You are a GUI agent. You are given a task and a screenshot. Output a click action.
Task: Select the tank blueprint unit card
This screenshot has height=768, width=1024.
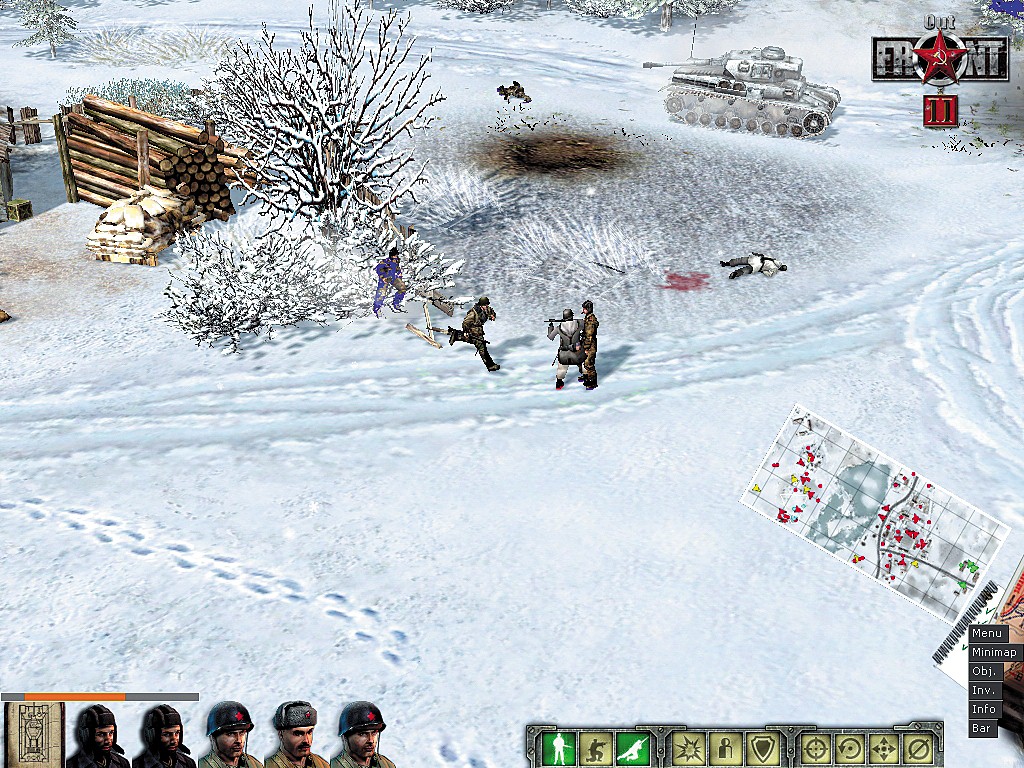[x=34, y=735]
